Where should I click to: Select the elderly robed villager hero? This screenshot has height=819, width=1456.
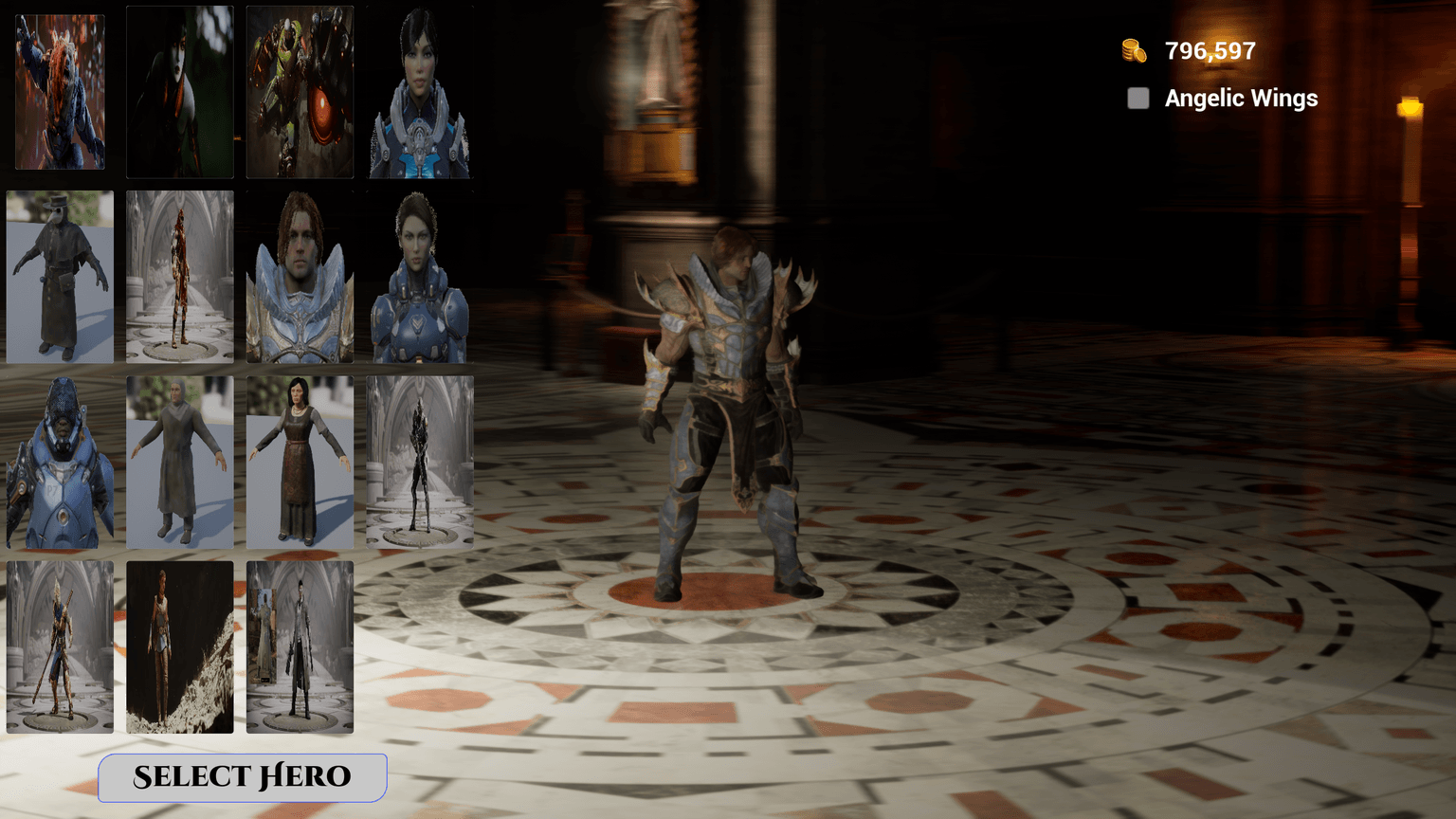pyautogui.click(x=179, y=460)
